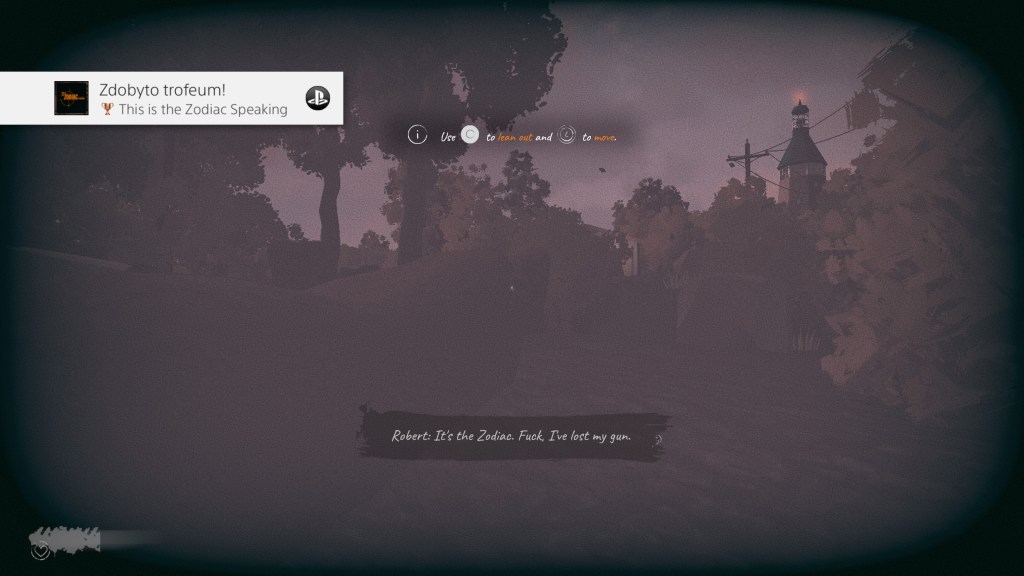
Task: Open the "This is the Zodiac Speaking" trophy notification
Action: tap(192, 99)
